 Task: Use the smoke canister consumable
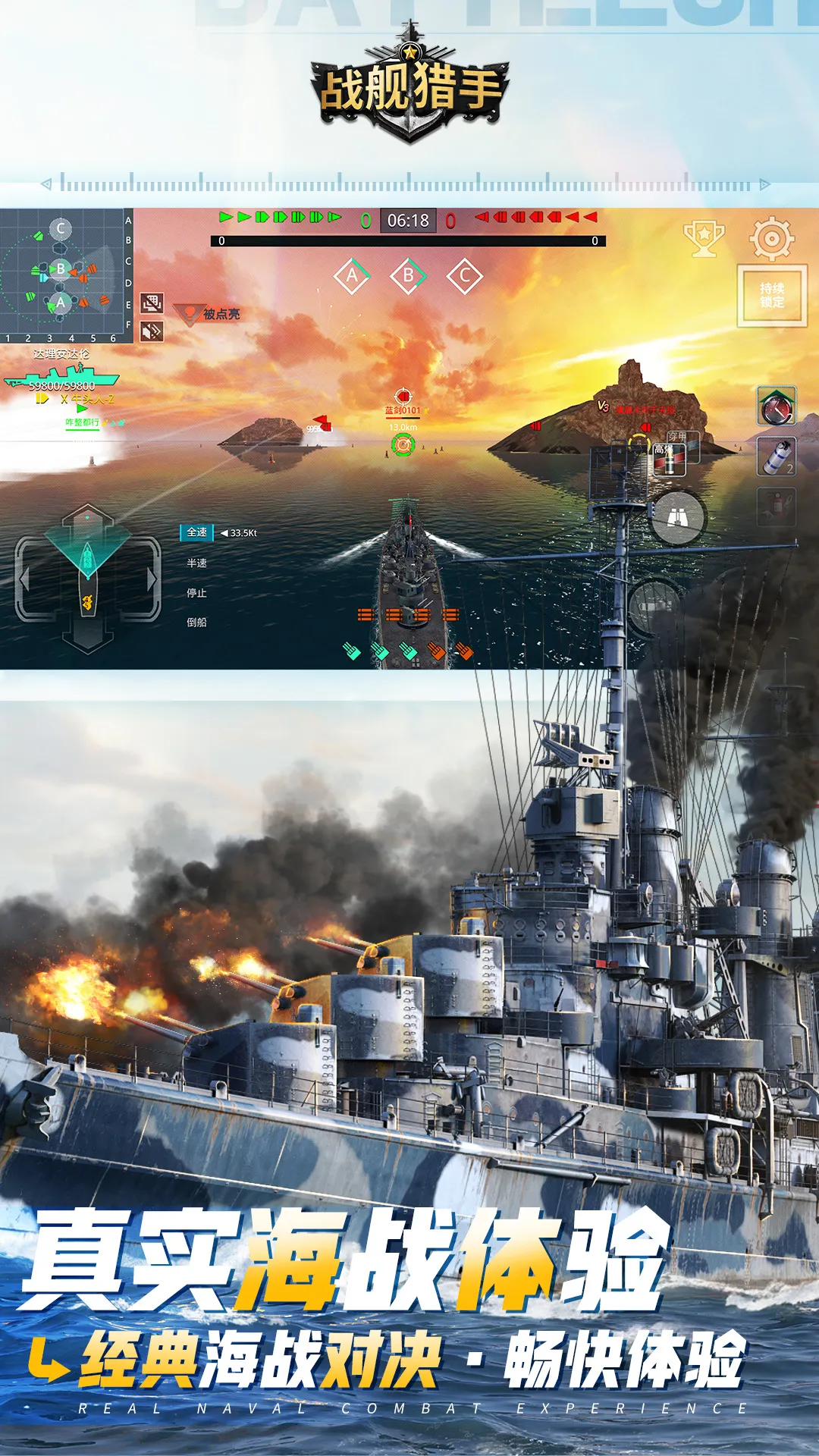pyautogui.click(x=777, y=457)
